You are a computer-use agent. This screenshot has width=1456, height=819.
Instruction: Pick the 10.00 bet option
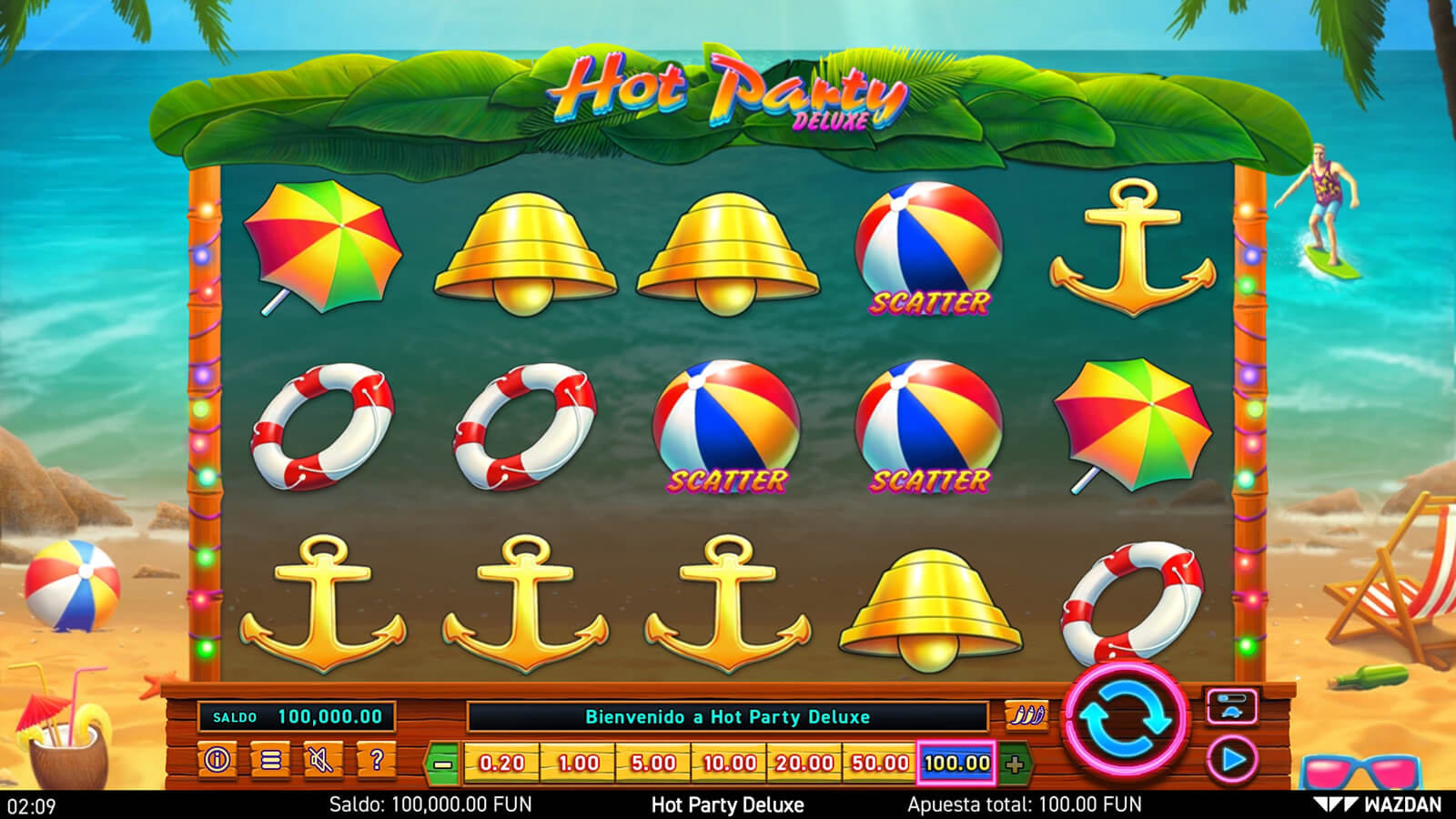(729, 763)
